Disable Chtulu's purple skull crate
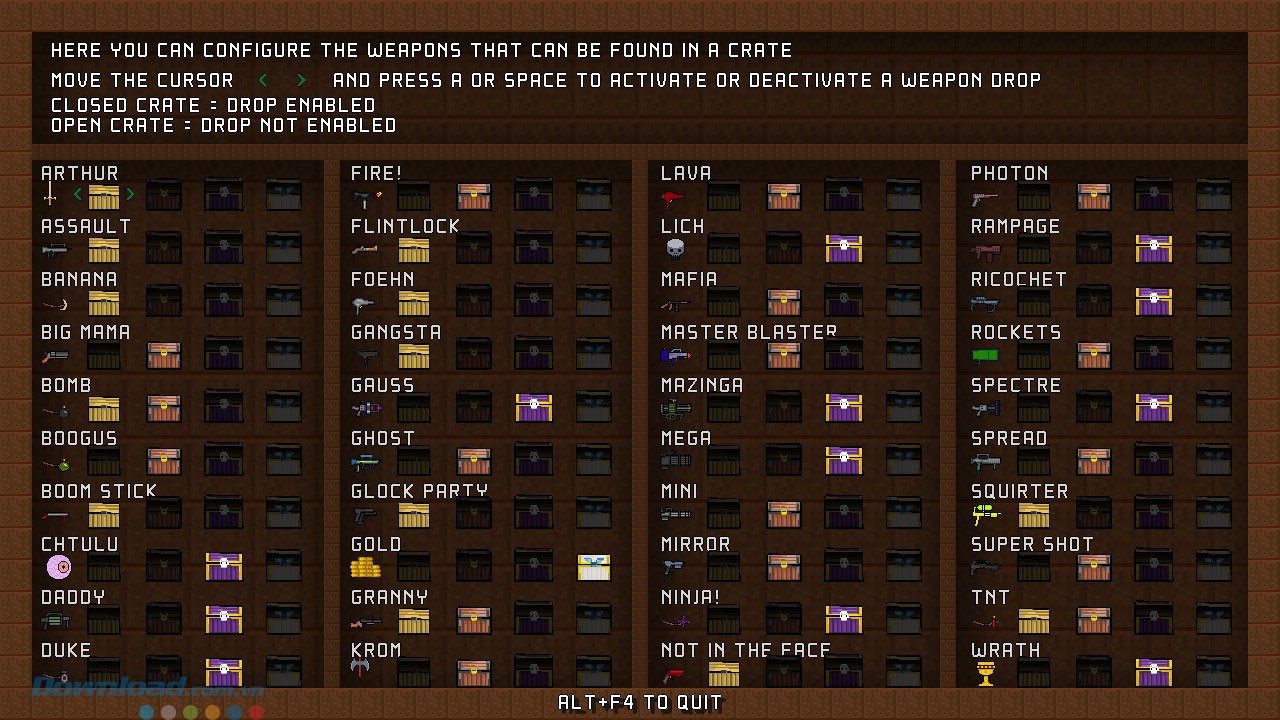 click(x=224, y=566)
